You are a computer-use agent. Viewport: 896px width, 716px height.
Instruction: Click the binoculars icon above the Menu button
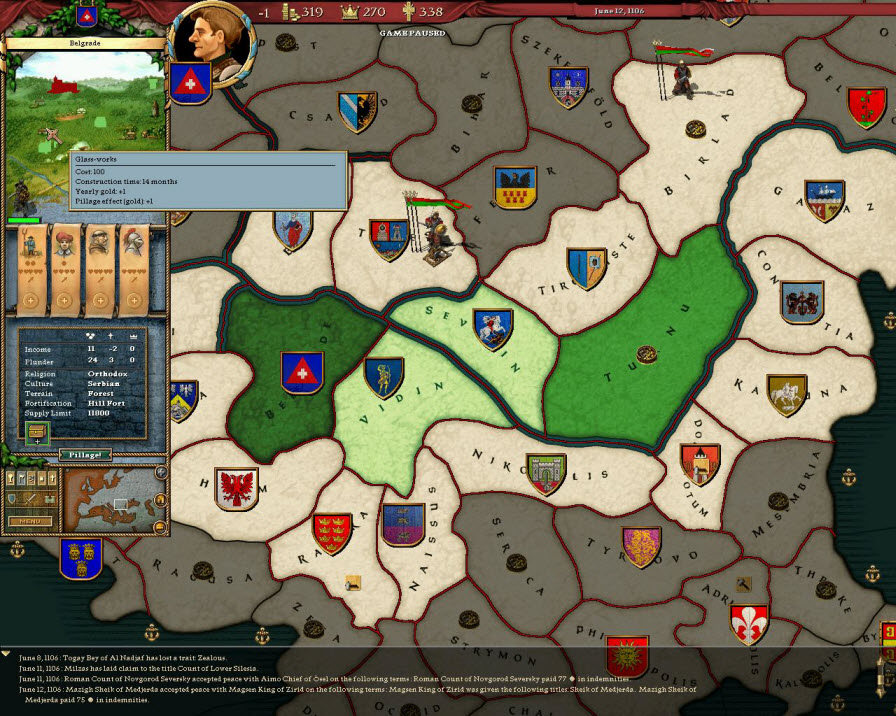pyautogui.click(x=47, y=498)
